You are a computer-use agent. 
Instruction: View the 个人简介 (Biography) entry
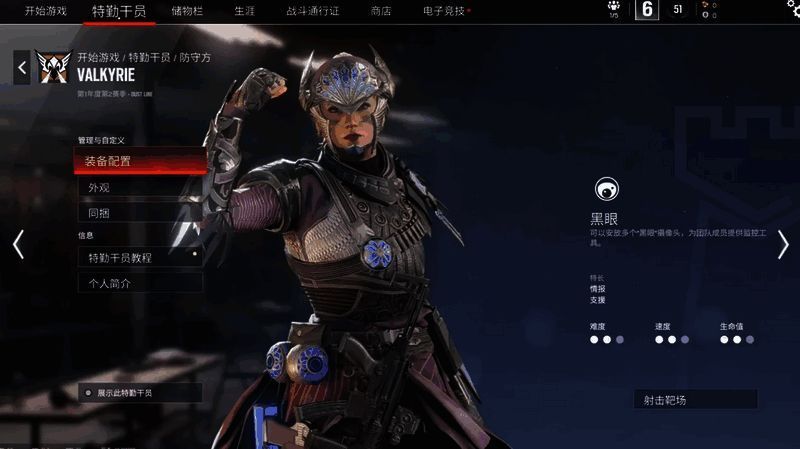coord(140,283)
